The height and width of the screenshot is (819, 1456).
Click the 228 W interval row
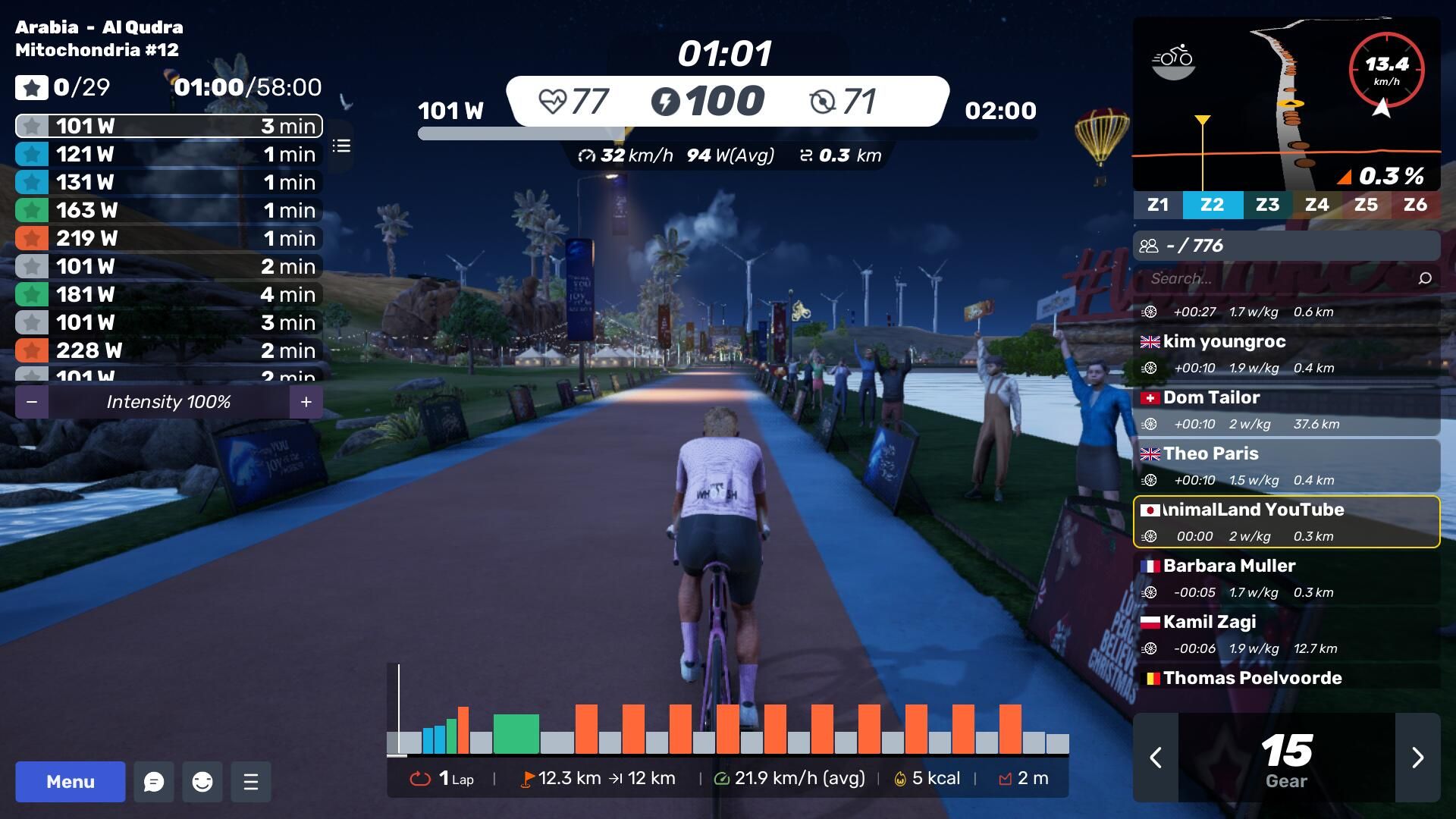pos(168,350)
